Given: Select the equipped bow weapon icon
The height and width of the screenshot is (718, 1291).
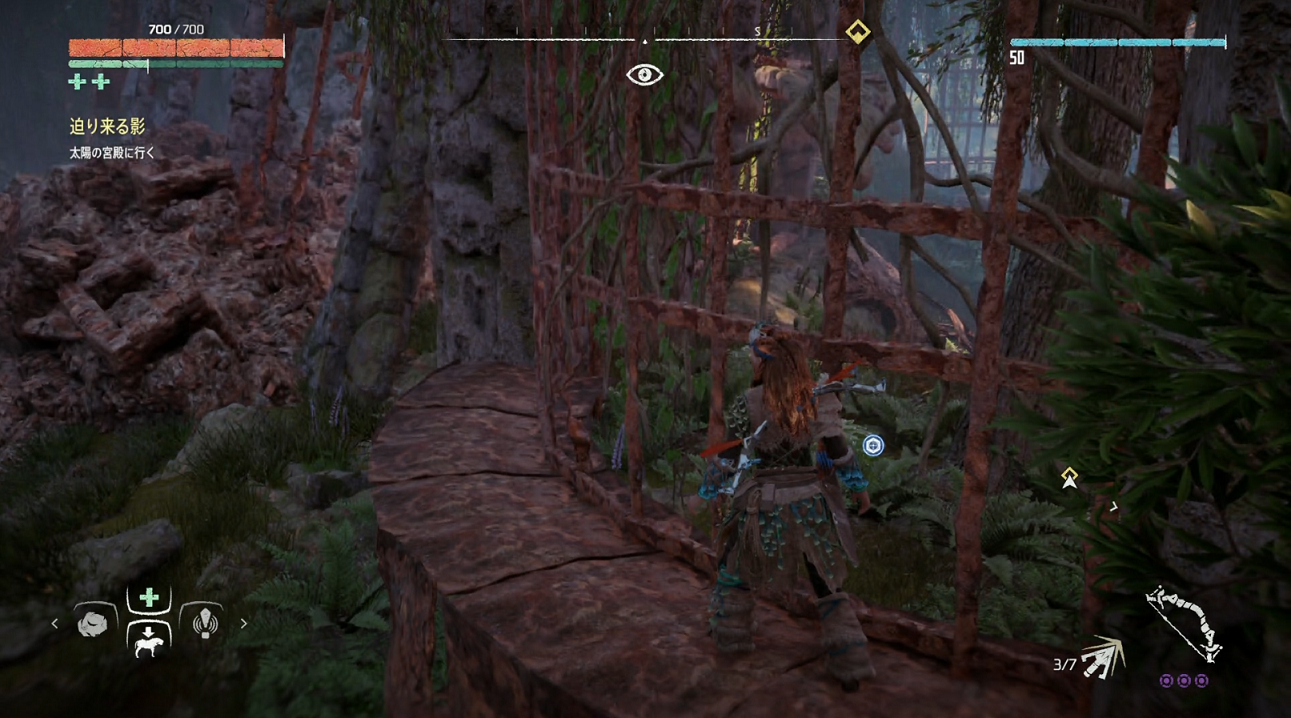Looking at the screenshot, I should point(1184,623).
